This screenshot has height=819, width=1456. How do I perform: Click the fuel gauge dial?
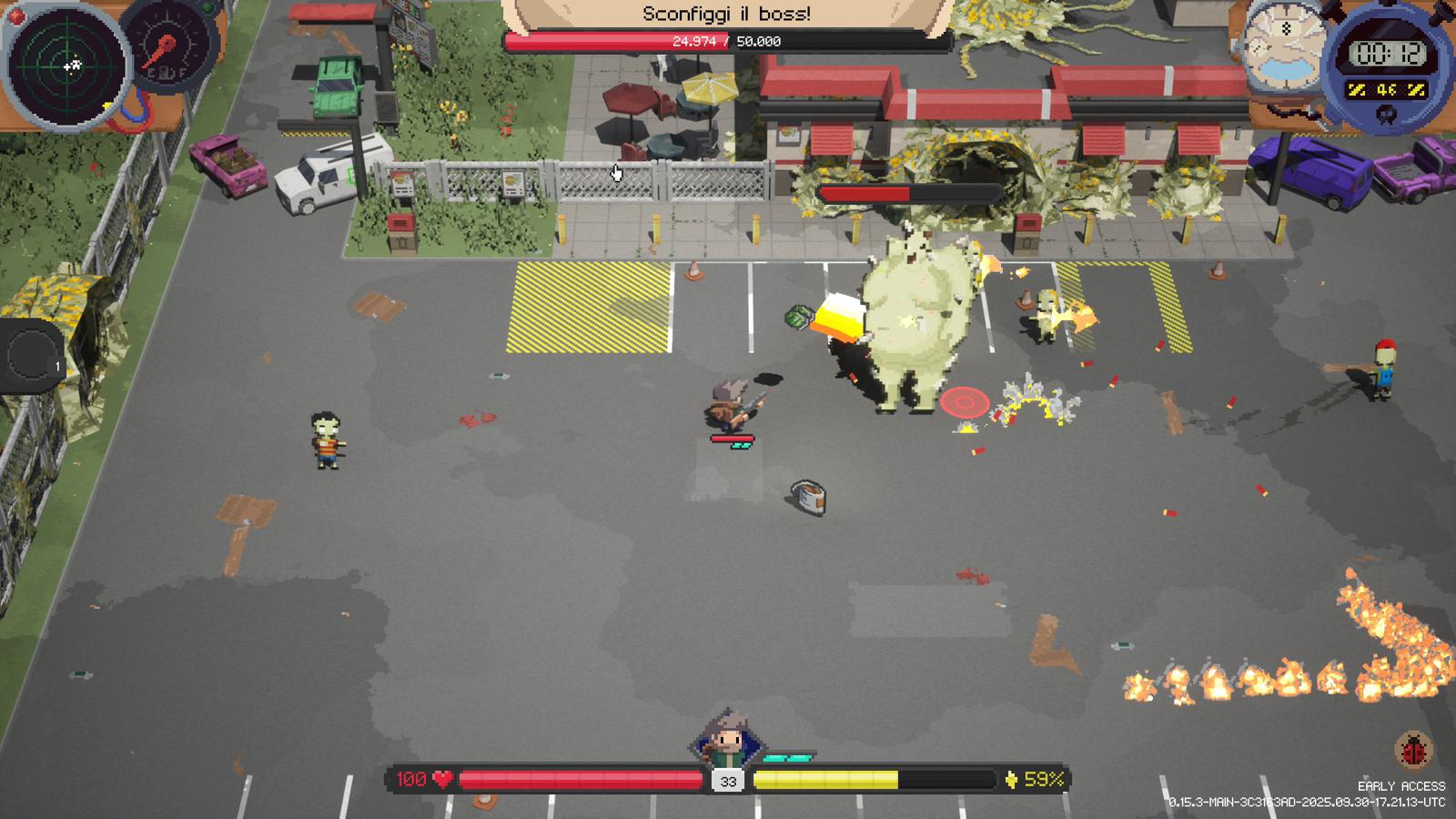pos(167,50)
